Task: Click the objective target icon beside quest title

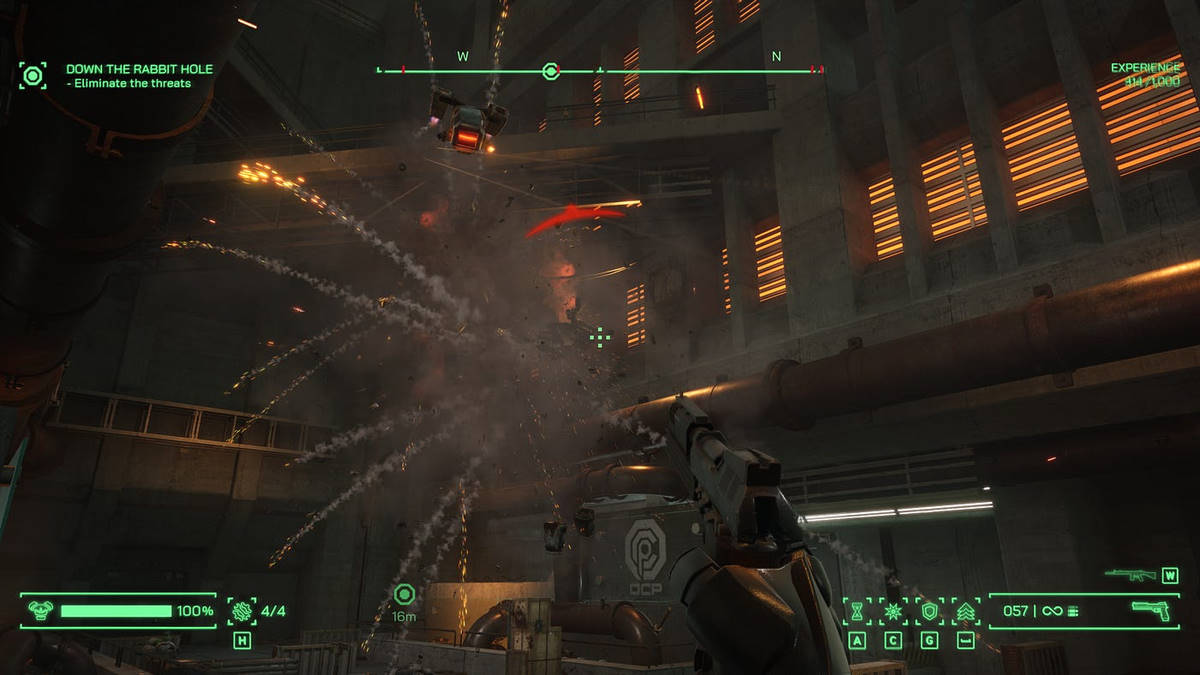Action: point(33,75)
